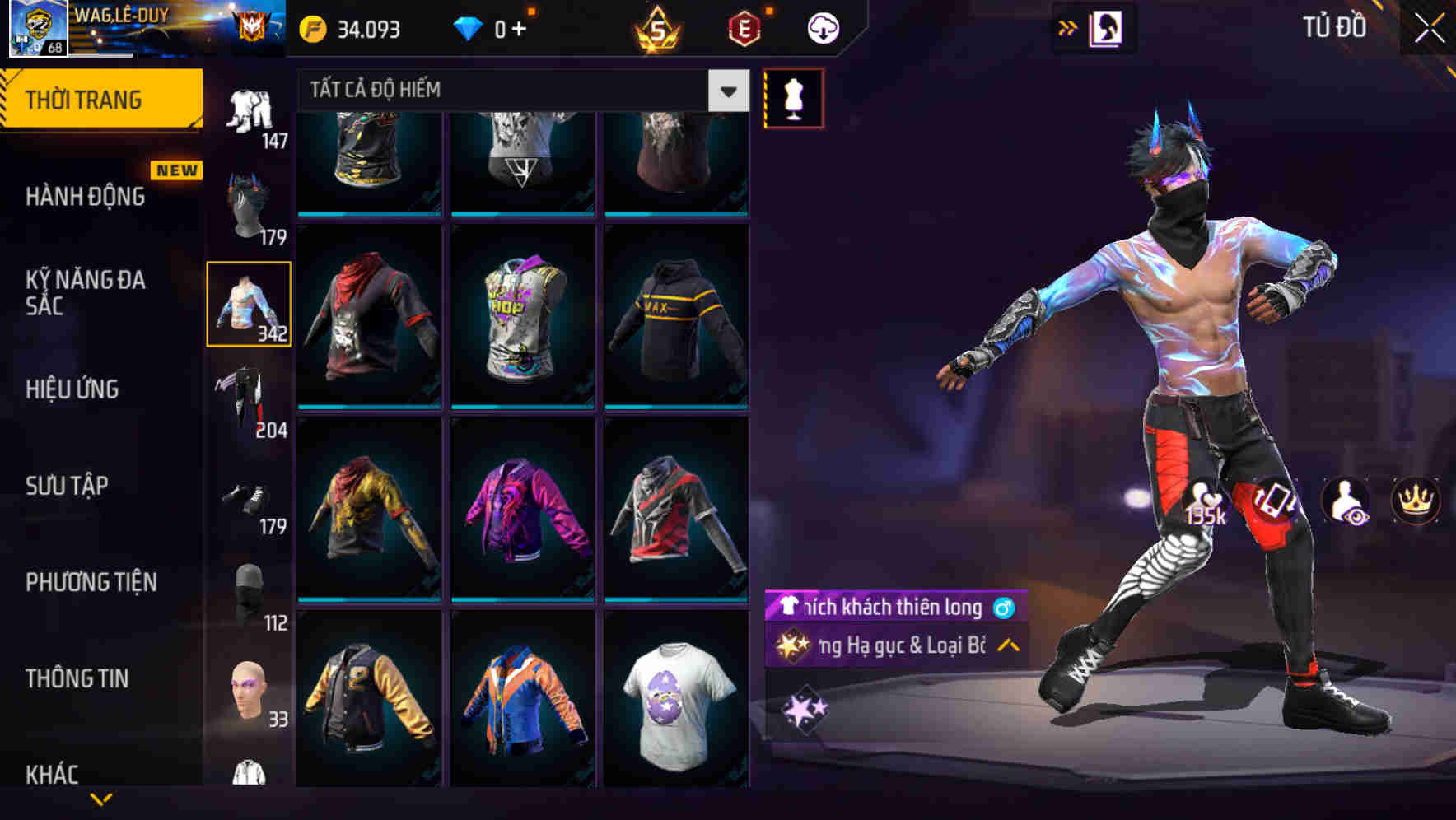Click the hích khách thiên long outfit banner
The image size is (1456, 820).
tap(889, 609)
